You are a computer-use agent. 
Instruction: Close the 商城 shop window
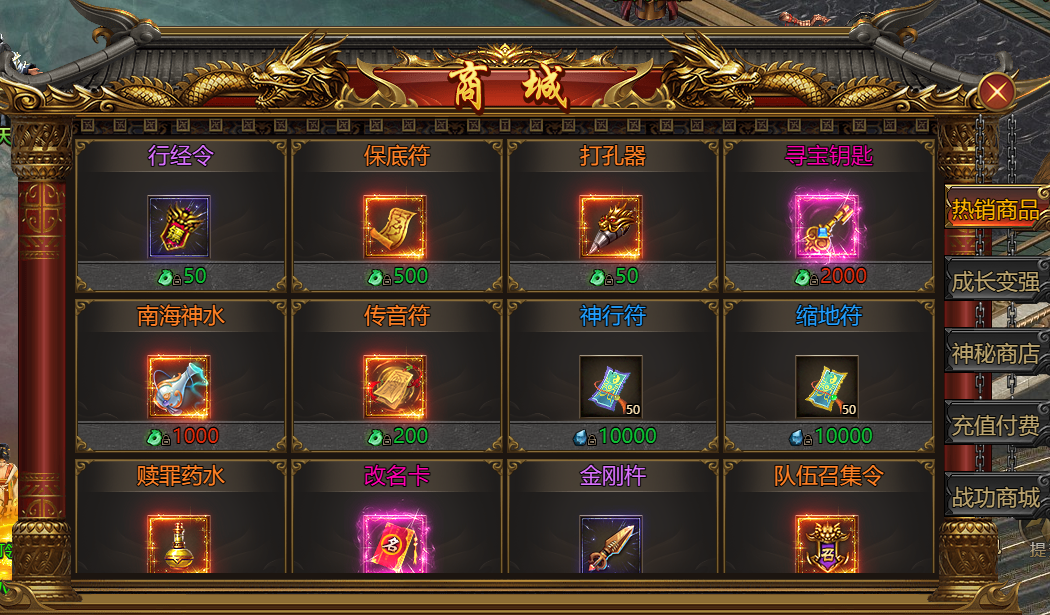tap(996, 93)
